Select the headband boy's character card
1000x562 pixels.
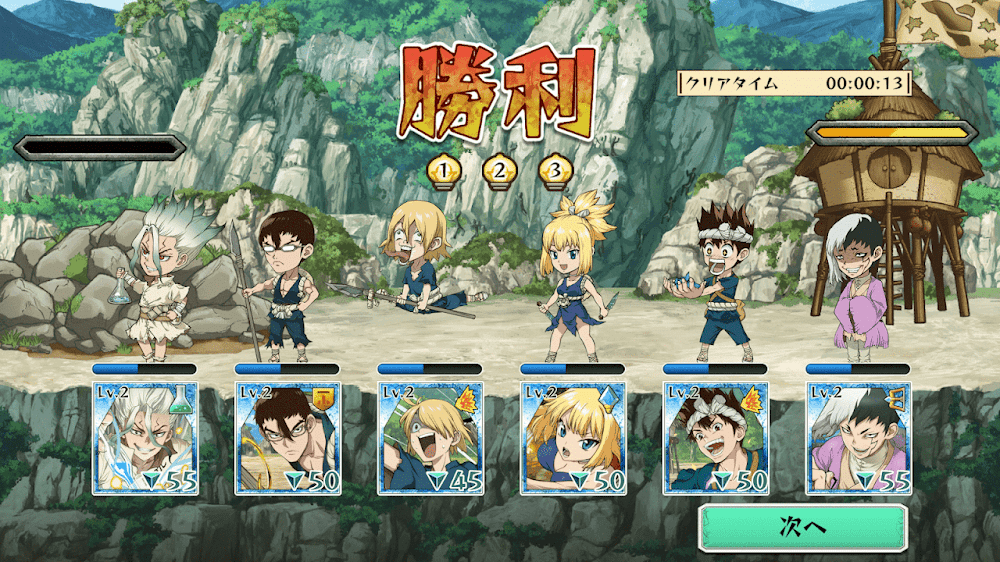click(x=716, y=438)
